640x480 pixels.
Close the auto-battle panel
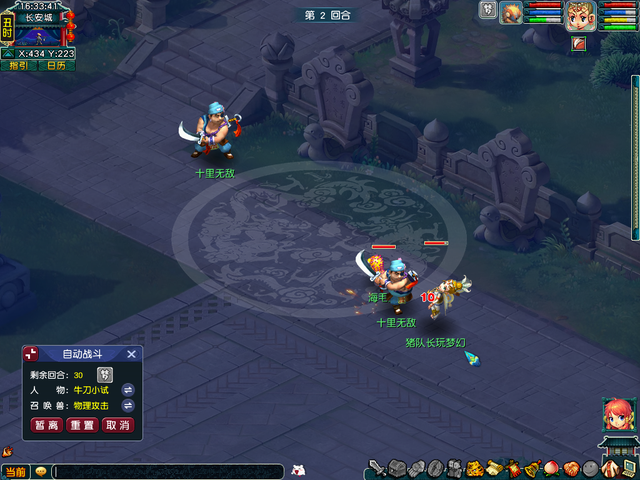(x=131, y=354)
